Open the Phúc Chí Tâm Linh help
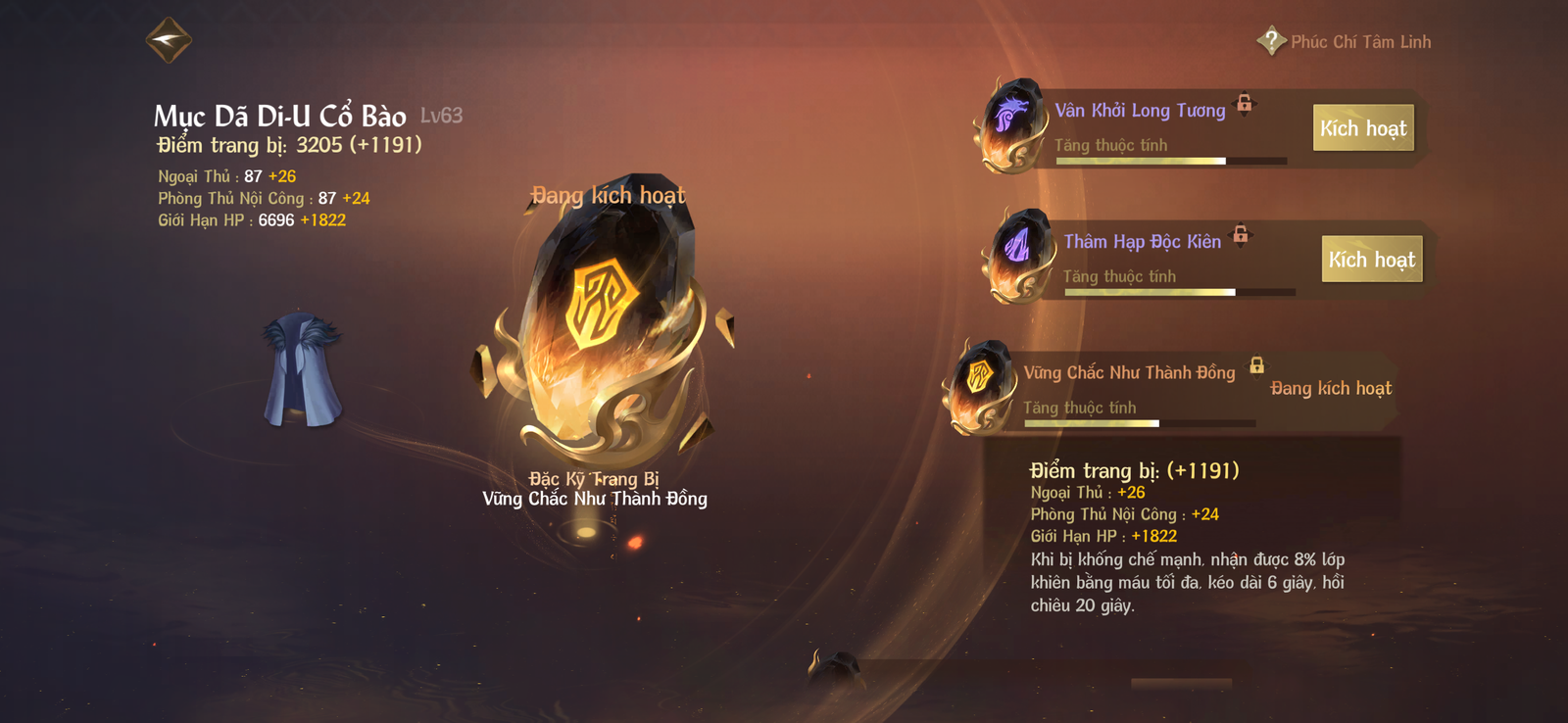The height and width of the screenshot is (723, 1568). pos(1271,41)
